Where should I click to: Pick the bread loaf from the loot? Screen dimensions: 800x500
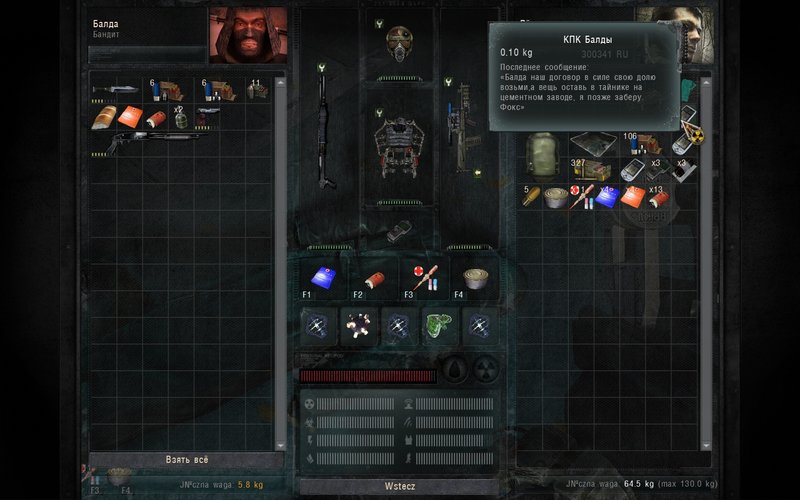pos(104,117)
